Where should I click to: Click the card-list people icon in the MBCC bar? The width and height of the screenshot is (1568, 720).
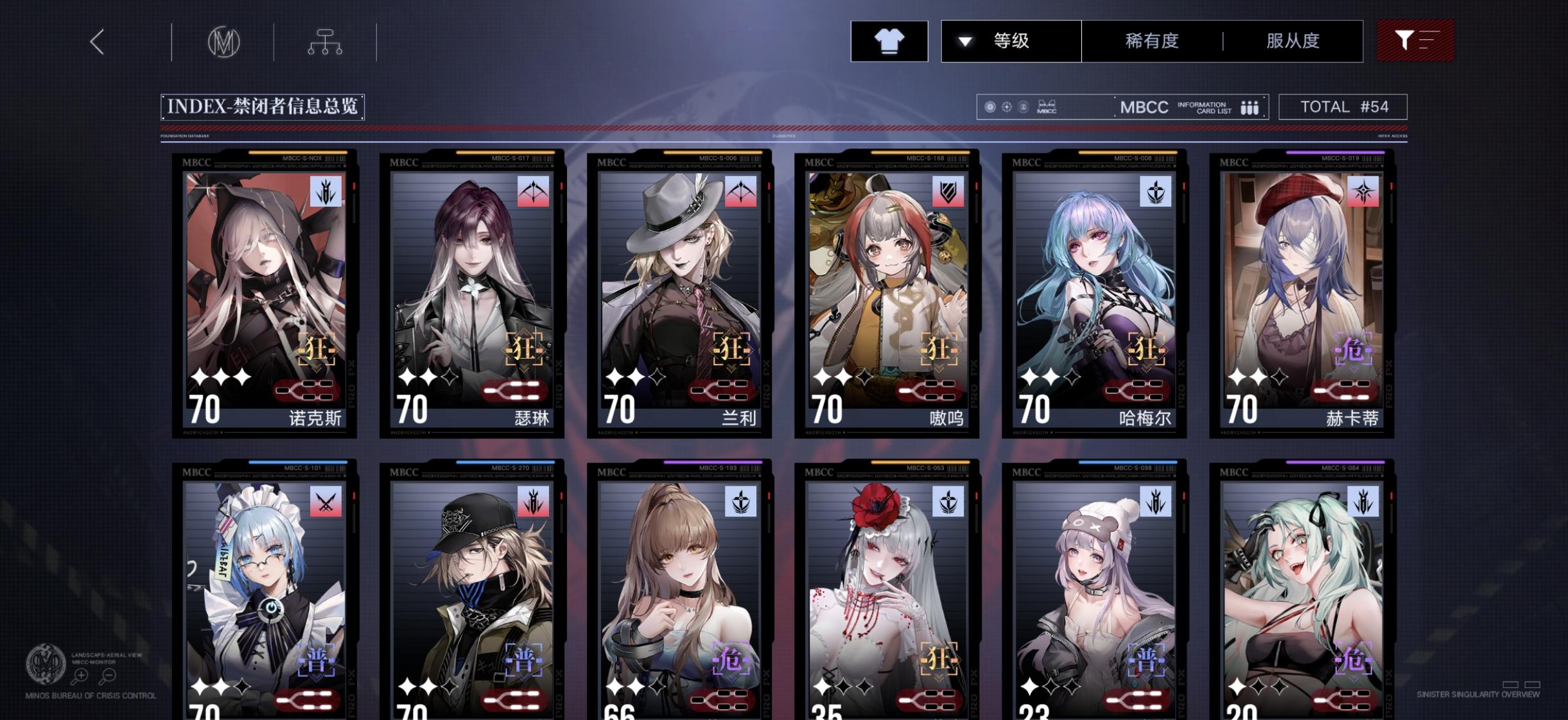tap(1248, 107)
